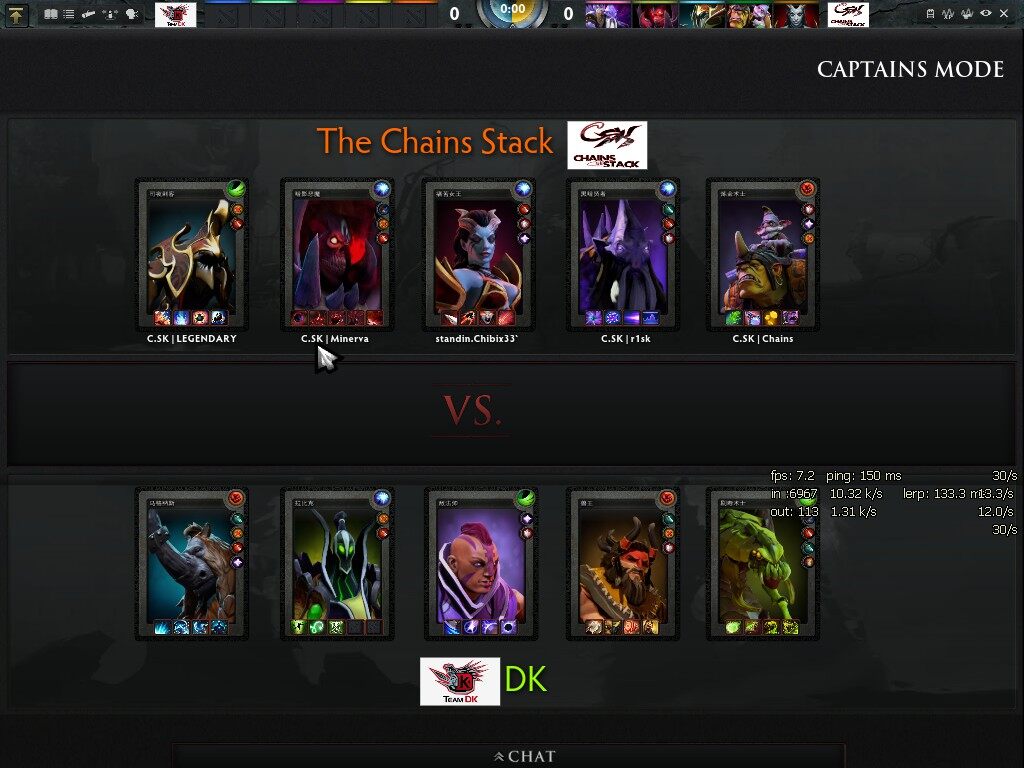
Task: Choose the Queen of Pain hero card
Action: [478, 255]
